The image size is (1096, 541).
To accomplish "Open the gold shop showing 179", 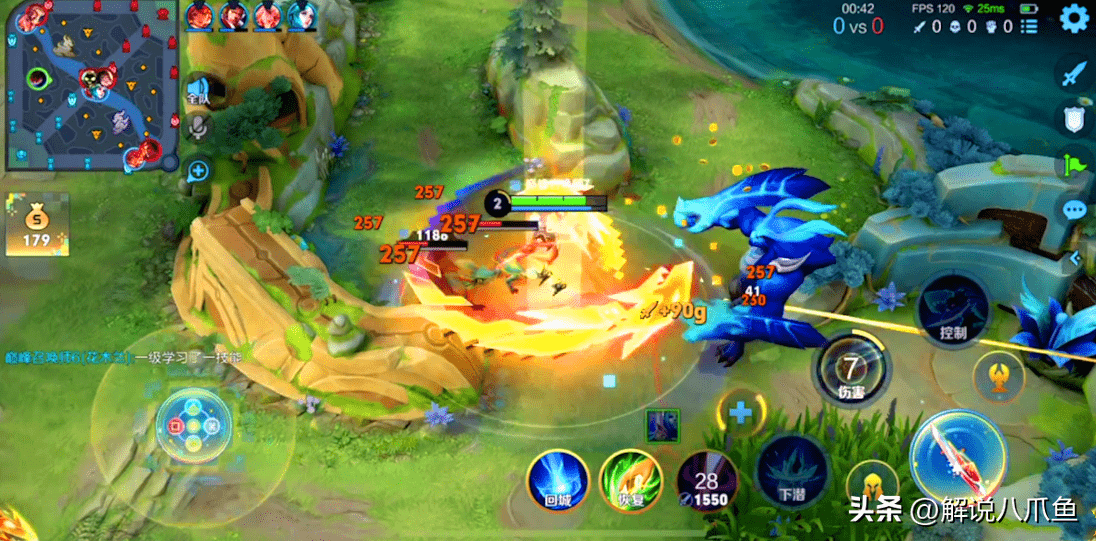I will (37, 225).
